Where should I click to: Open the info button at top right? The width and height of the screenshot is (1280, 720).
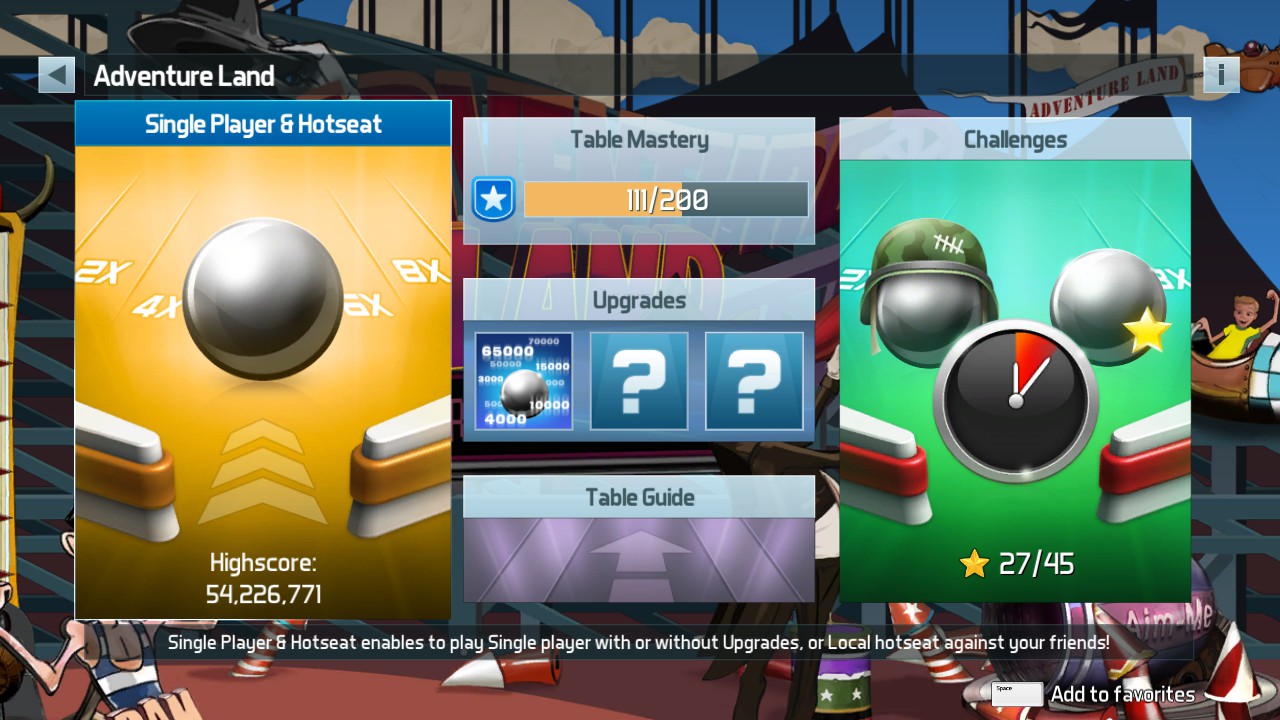pyautogui.click(x=1221, y=75)
